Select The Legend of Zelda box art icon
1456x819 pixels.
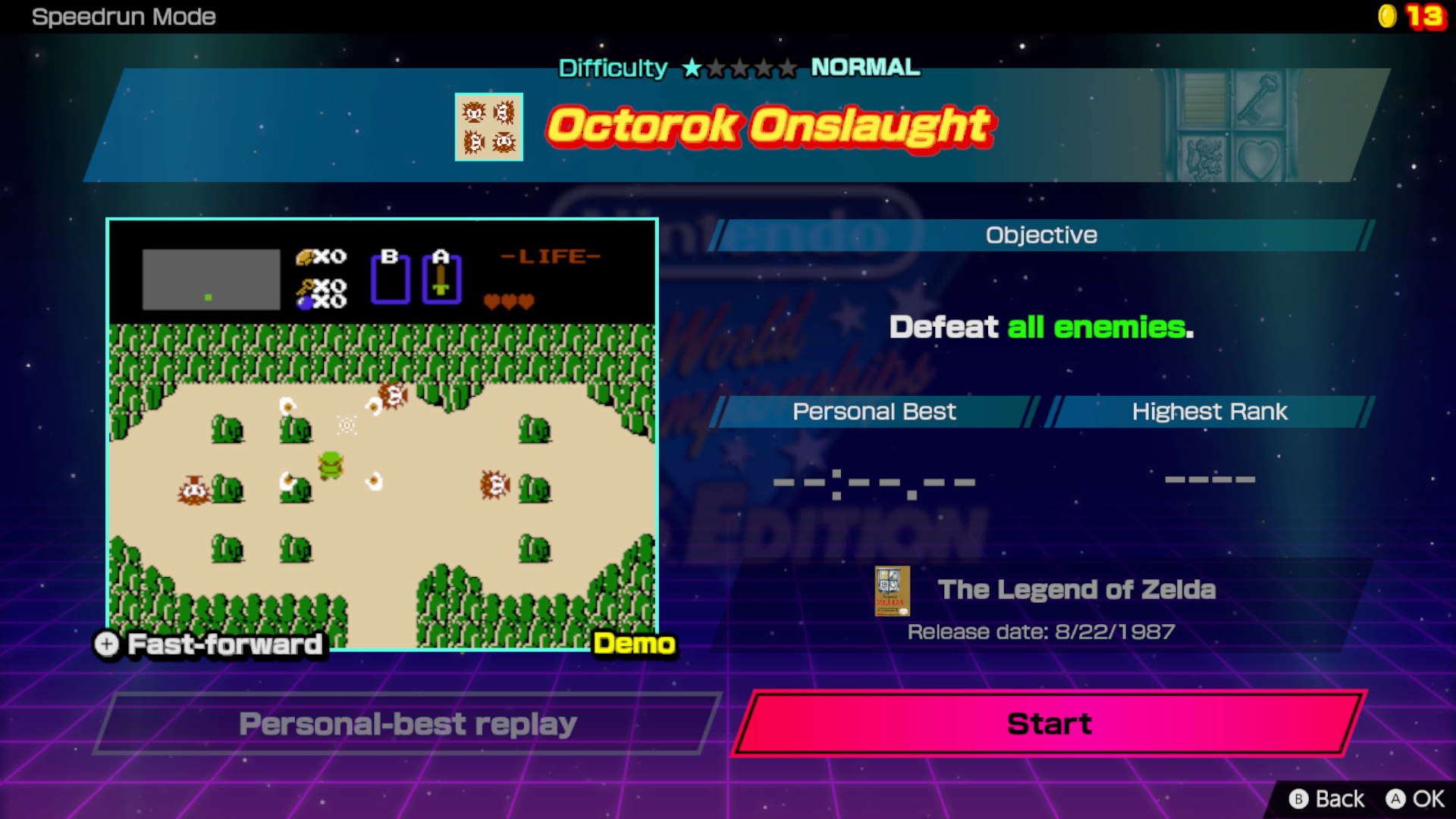892,592
